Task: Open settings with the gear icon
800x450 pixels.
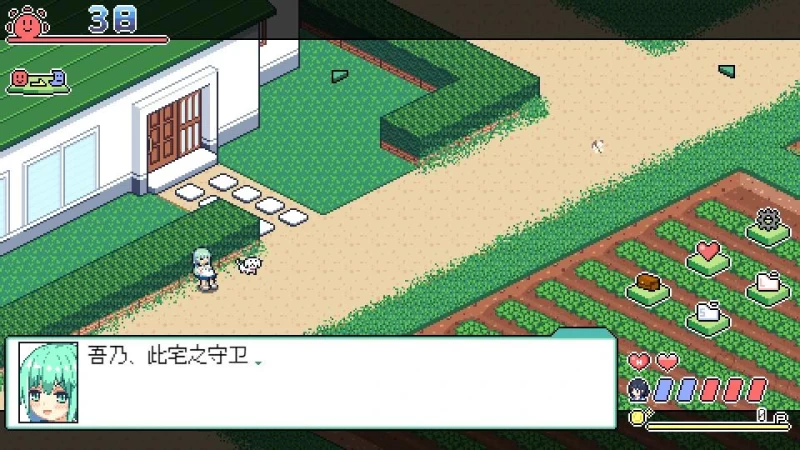Action: coord(767,220)
